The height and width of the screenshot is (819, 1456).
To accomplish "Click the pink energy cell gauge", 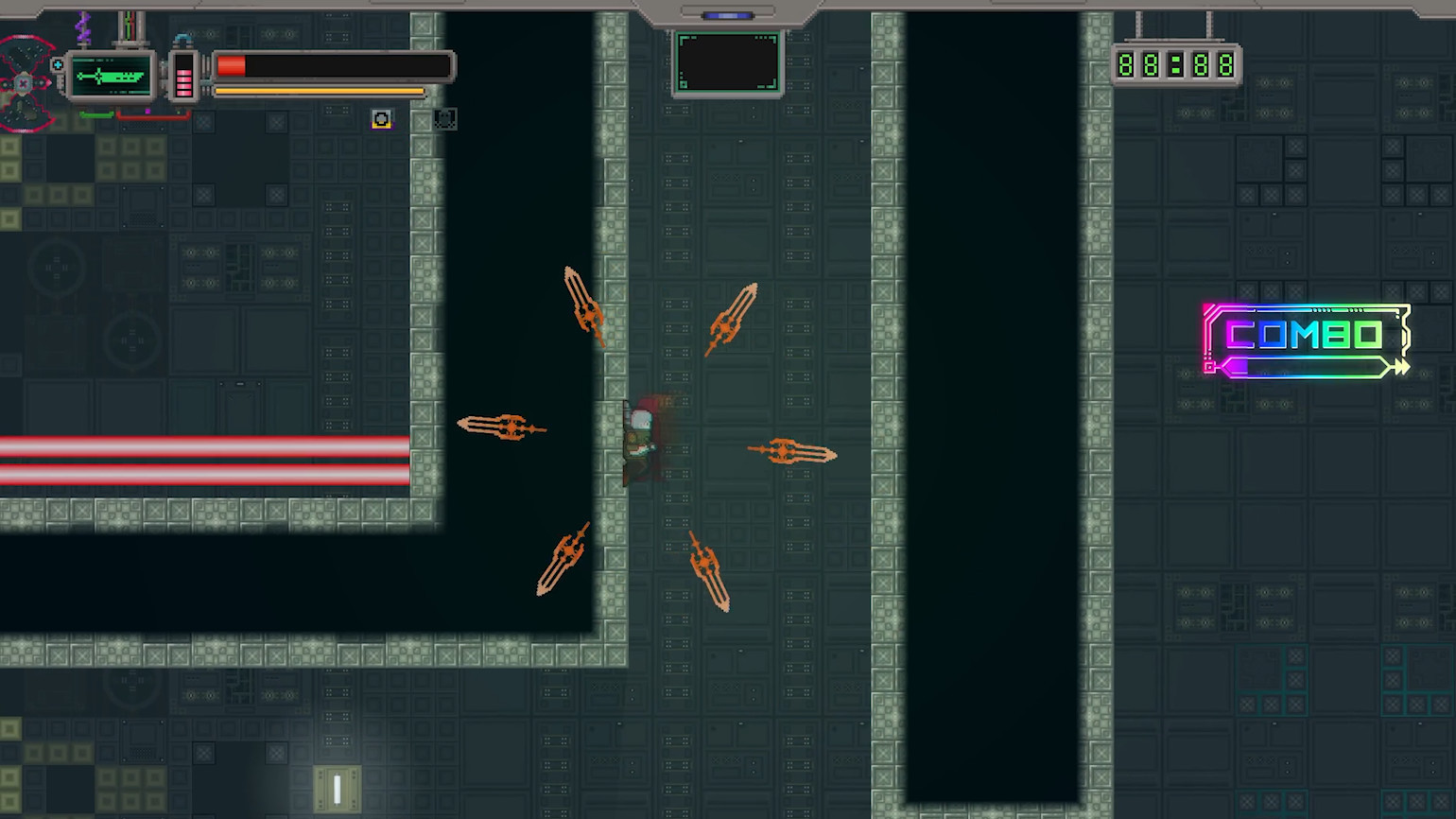I will [x=183, y=76].
